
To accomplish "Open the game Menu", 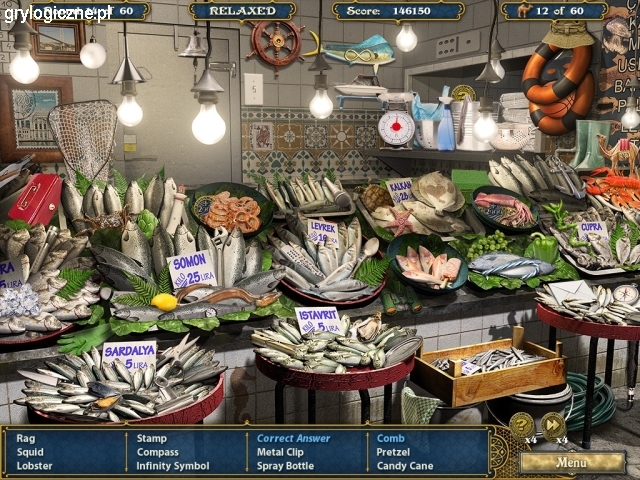I will (572, 462).
